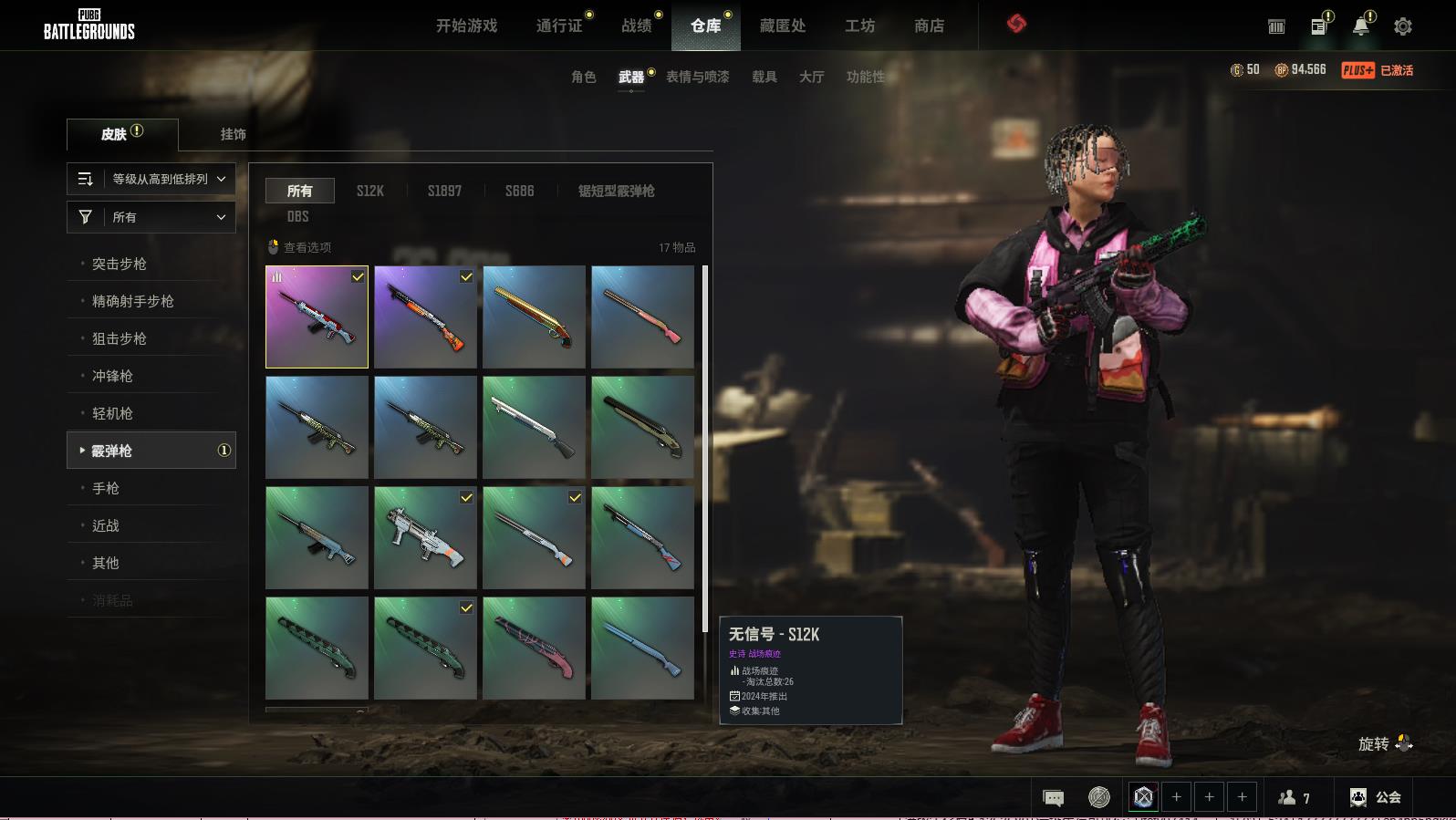This screenshot has height=820, width=1456.
Task: Filter skins by S686
Action: [x=519, y=191]
